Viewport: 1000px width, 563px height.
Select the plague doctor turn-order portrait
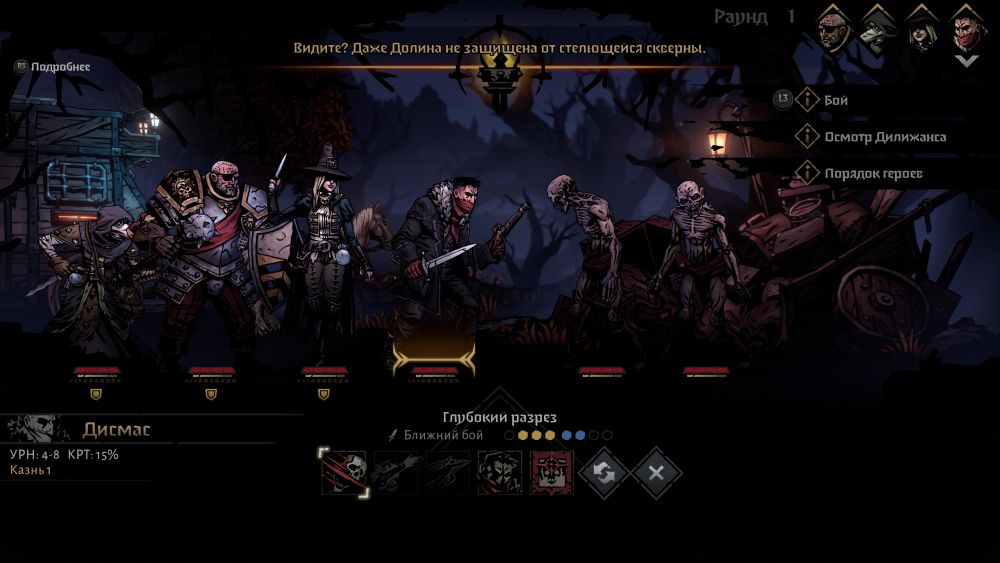point(879,28)
